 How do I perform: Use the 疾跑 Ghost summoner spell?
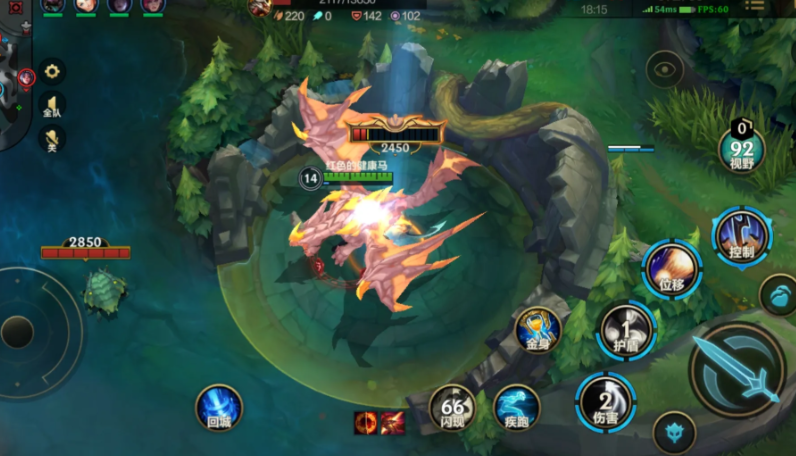pos(516,407)
